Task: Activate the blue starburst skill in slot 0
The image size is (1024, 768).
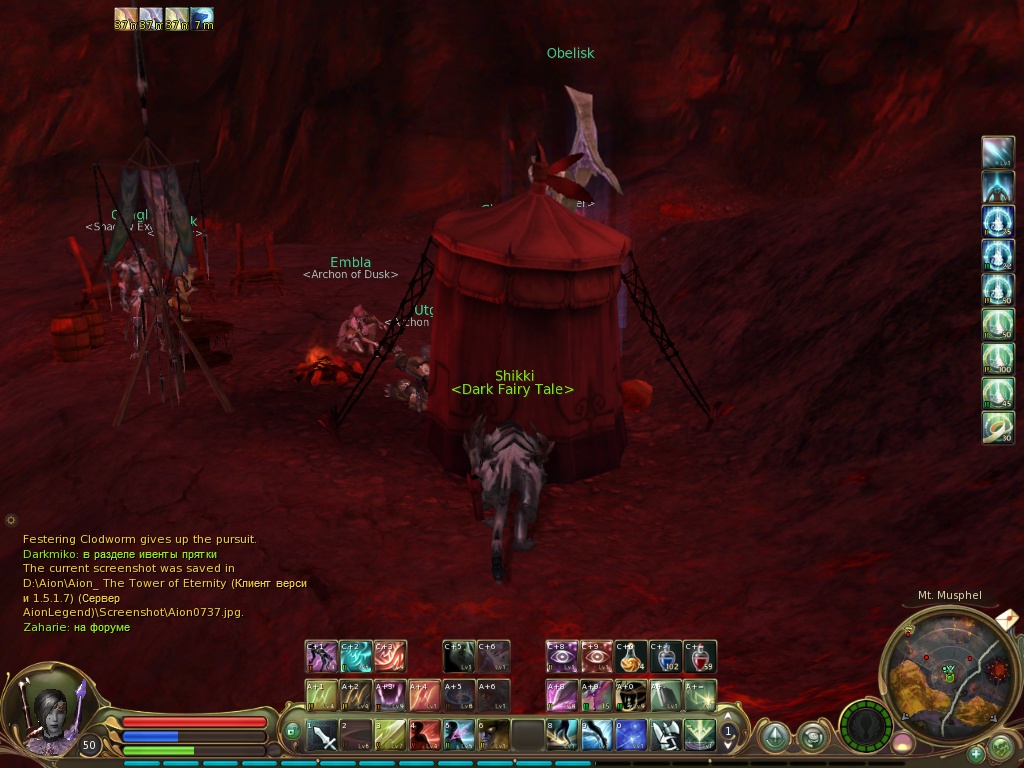Action: [x=630, y=736]
